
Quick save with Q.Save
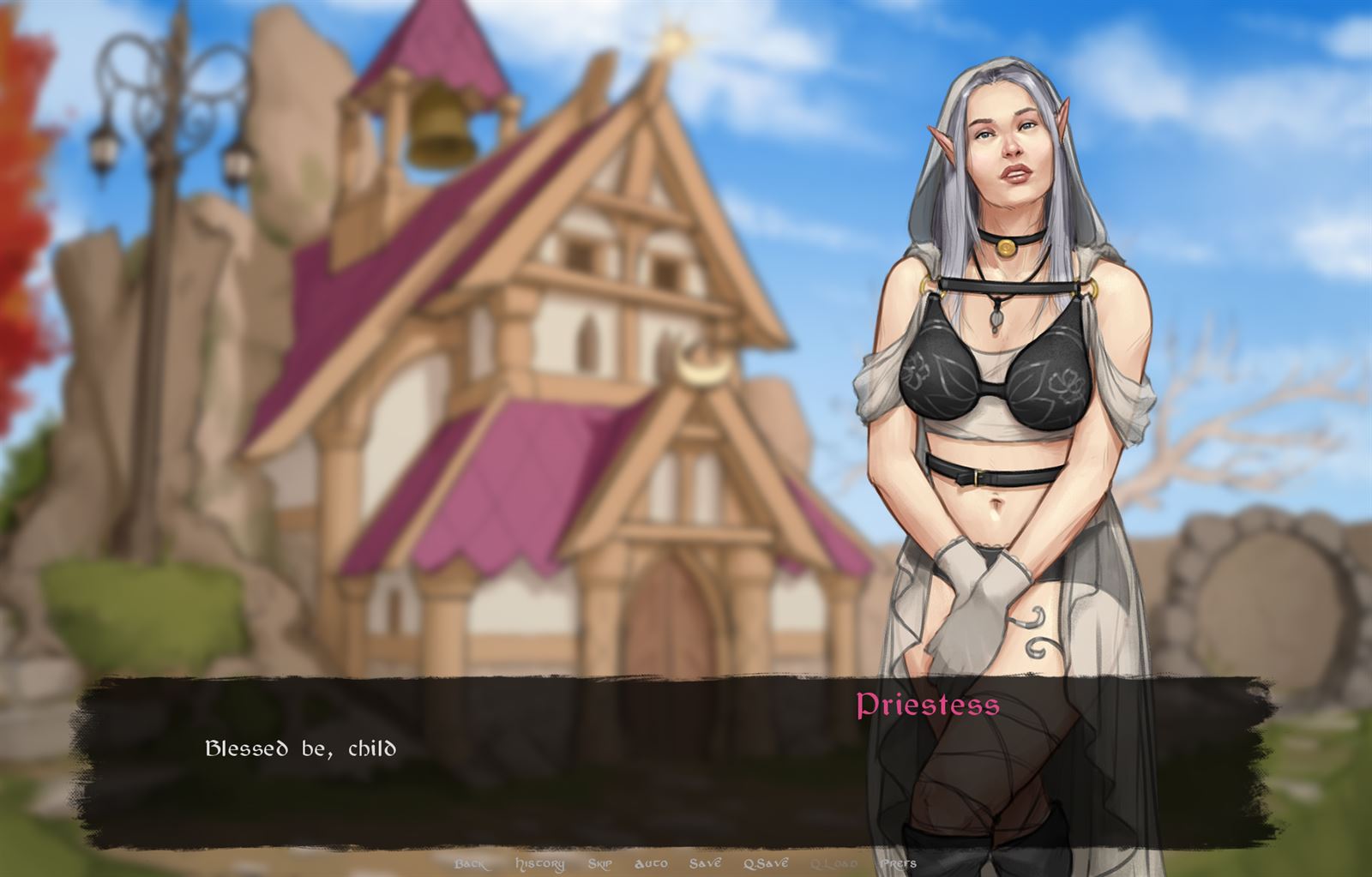coord(766,863)
